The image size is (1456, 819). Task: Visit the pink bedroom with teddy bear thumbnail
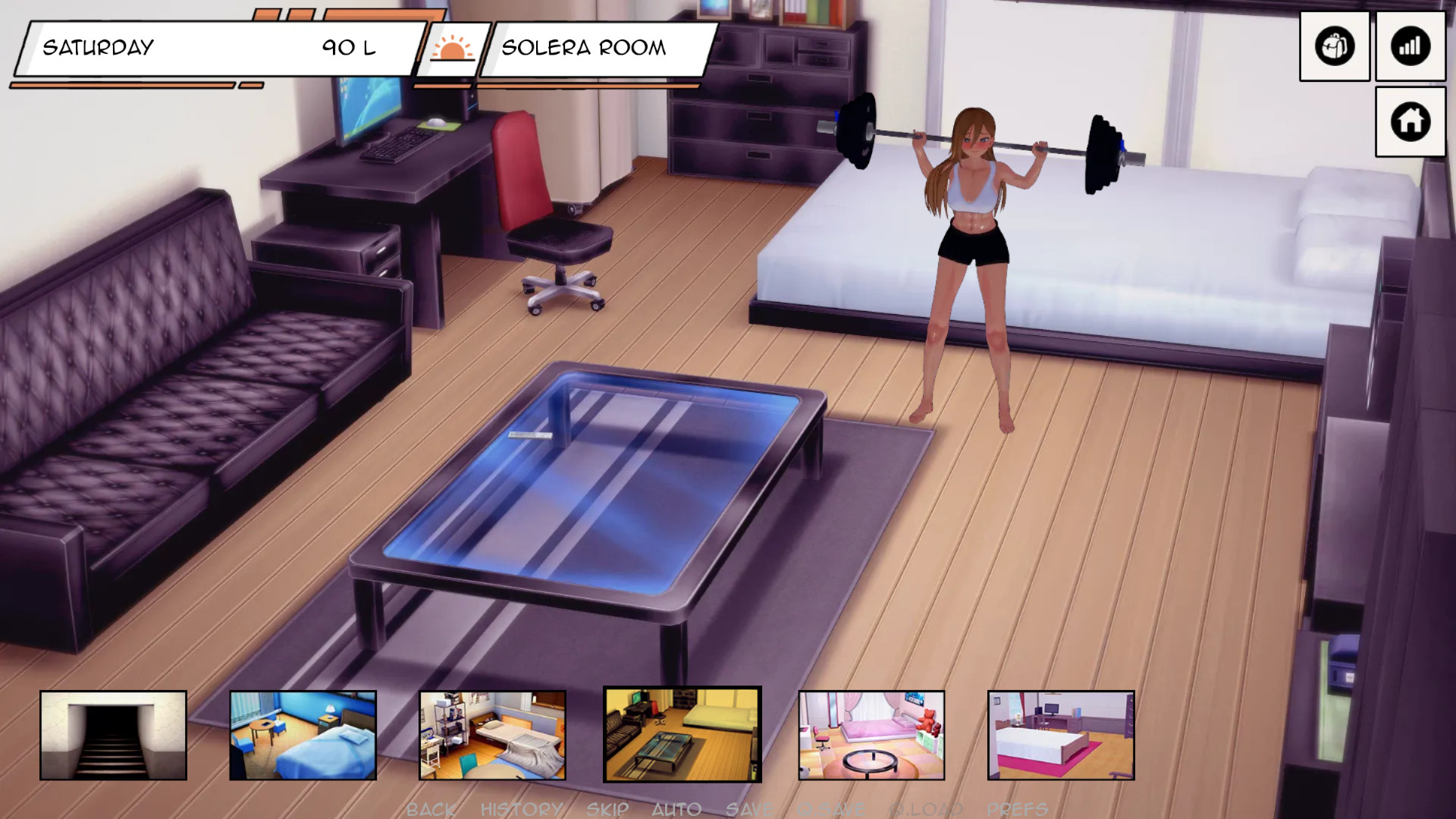tap(871, 735)
